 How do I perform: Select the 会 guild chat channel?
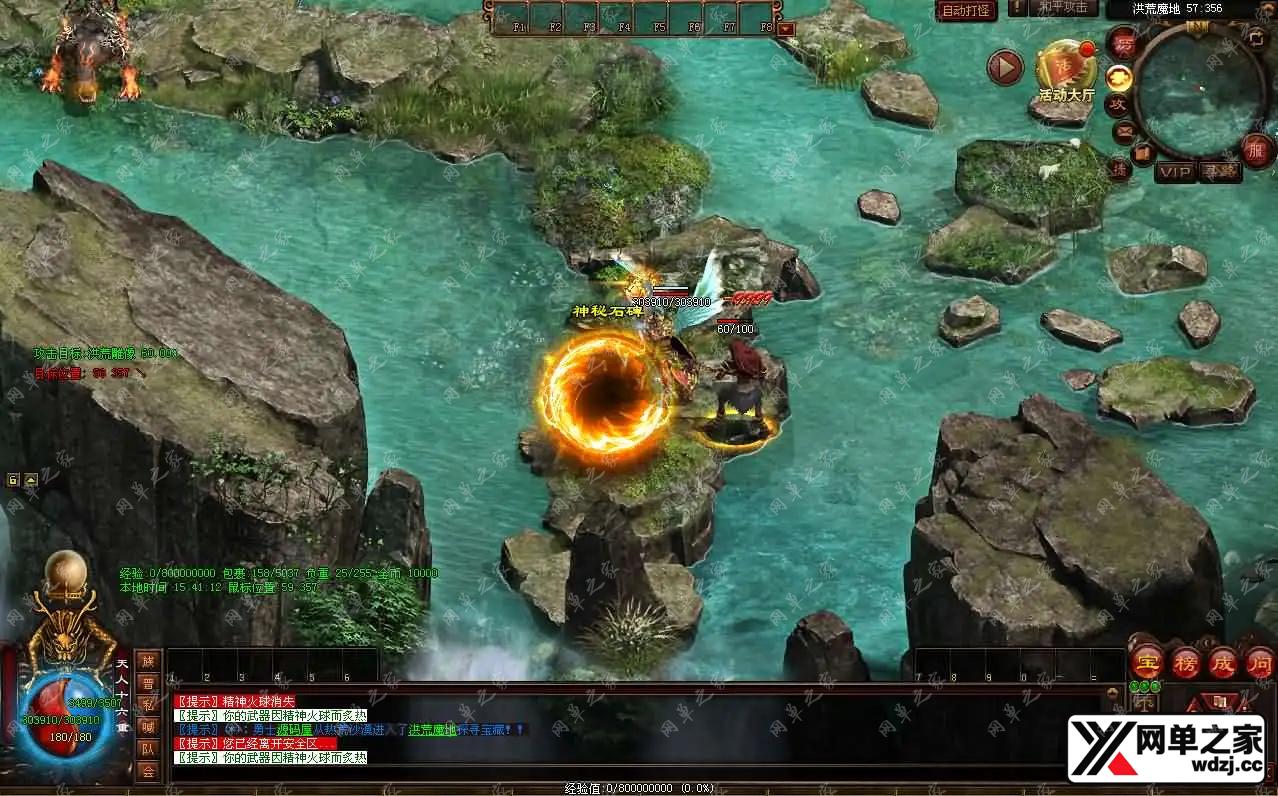pyautogui.click(x=148, y=771)
